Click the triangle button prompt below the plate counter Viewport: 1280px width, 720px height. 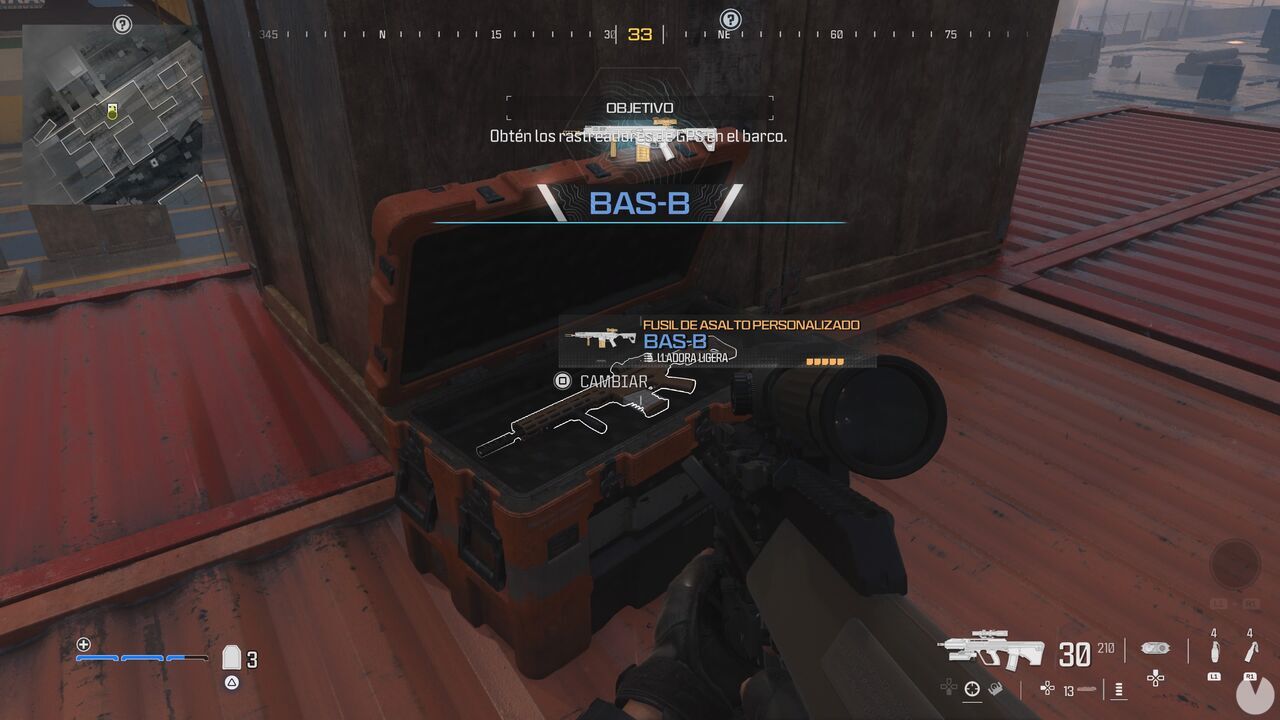[x=231, y=682]
